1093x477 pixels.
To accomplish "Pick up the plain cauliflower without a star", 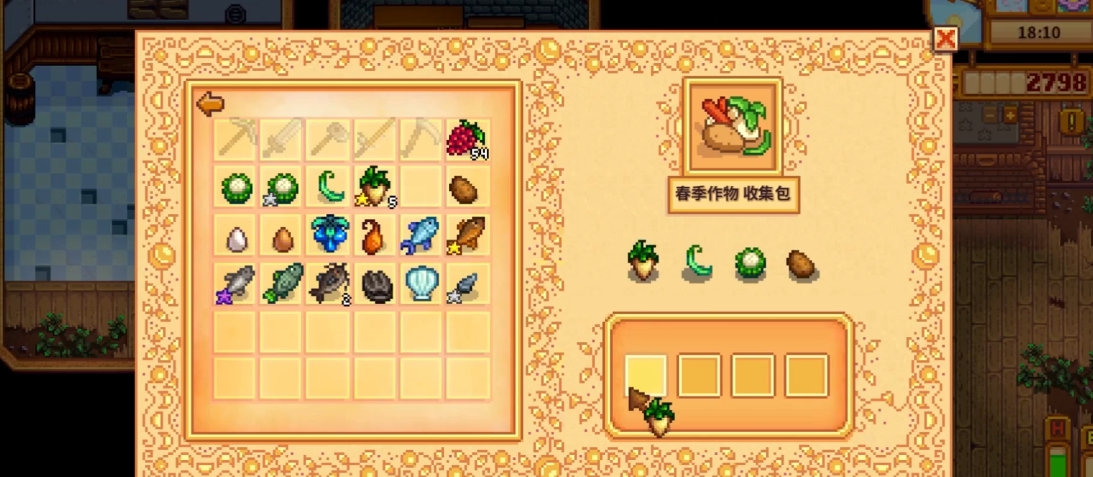I will click(x=236, y=187).
